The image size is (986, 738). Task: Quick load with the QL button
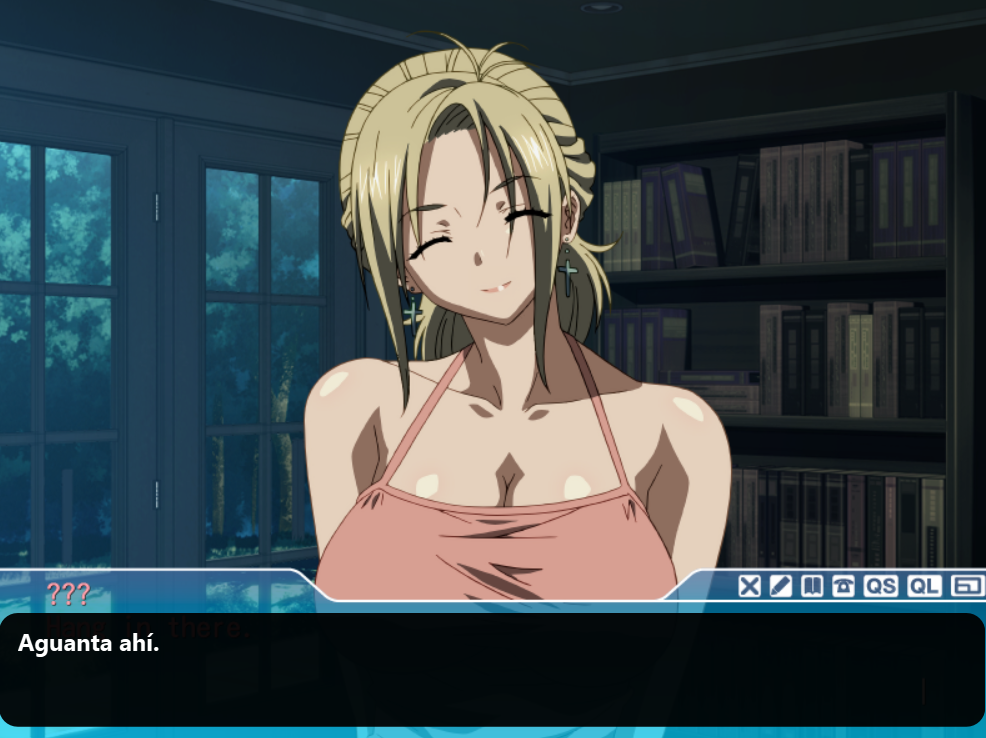point(924,586)
